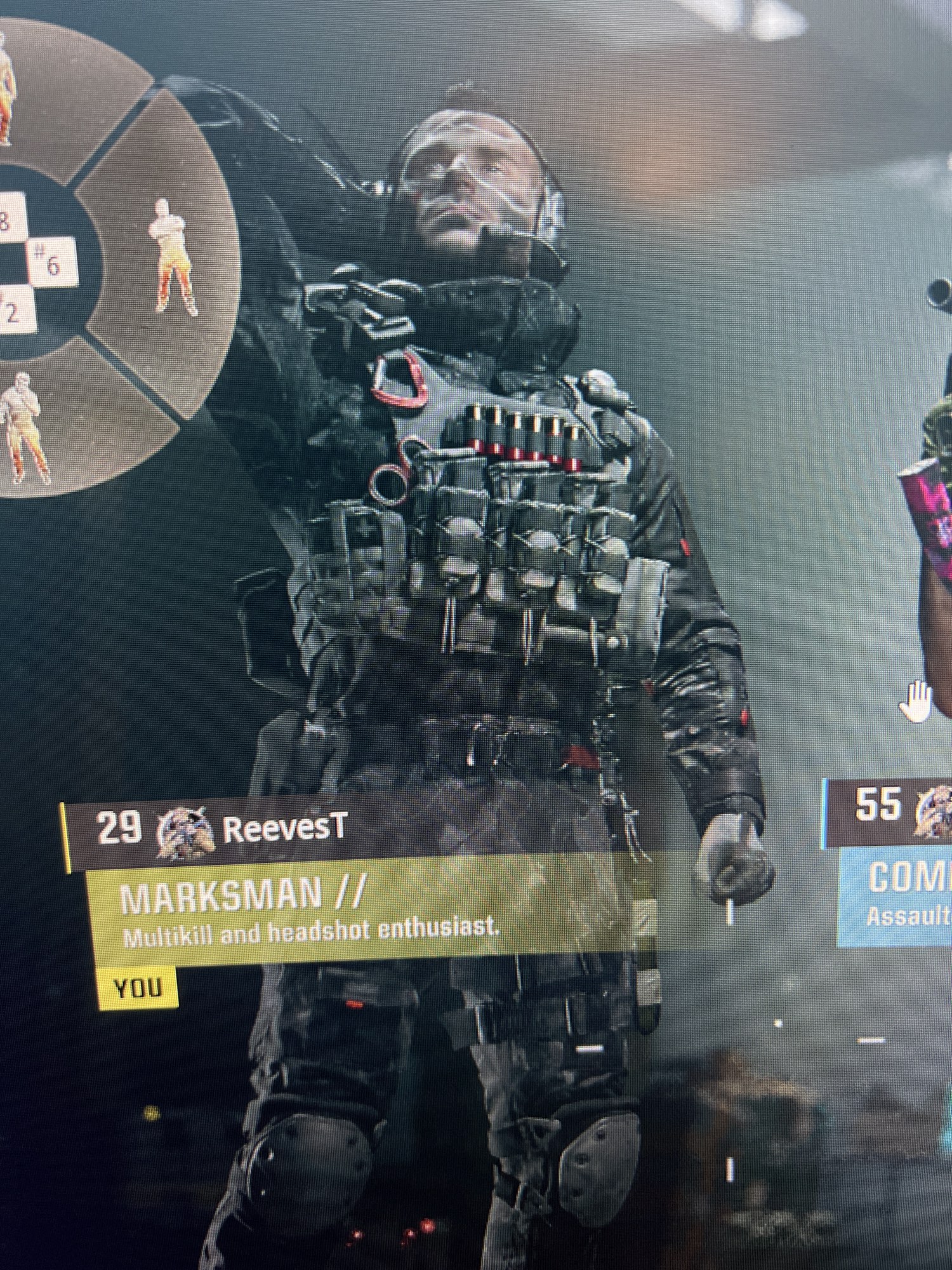This screenshot has height=1270, width=952.
Task: Pick the bottom emote figure in the wheel
Action: [x=27, y=427]
